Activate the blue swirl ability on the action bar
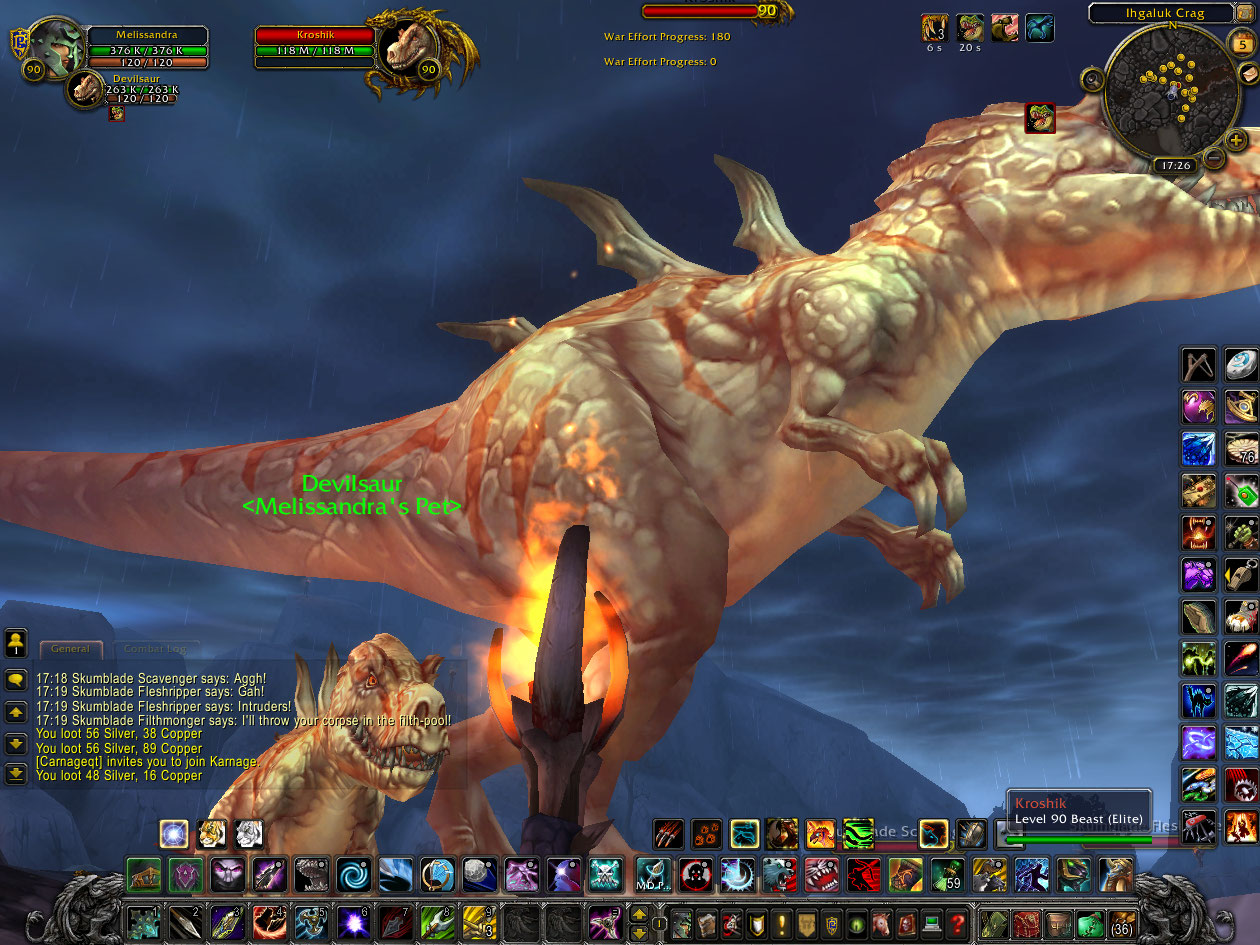This screenshot has width=1260, height=945. 354,875
